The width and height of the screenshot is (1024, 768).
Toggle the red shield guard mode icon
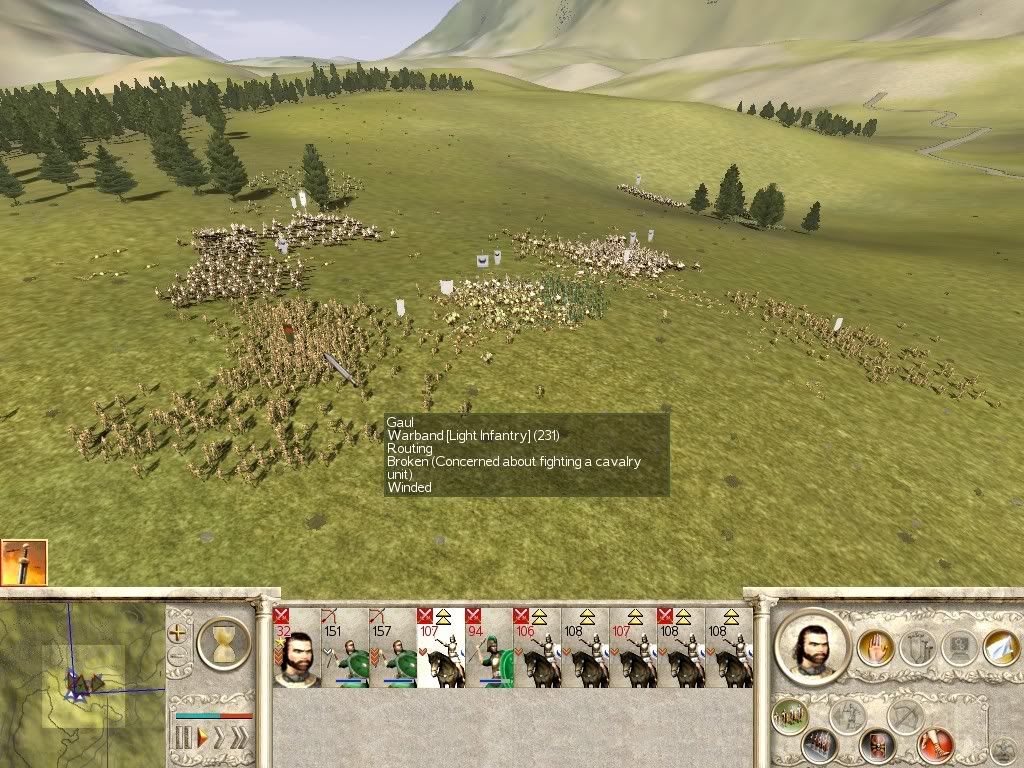(x=878, y=745)
